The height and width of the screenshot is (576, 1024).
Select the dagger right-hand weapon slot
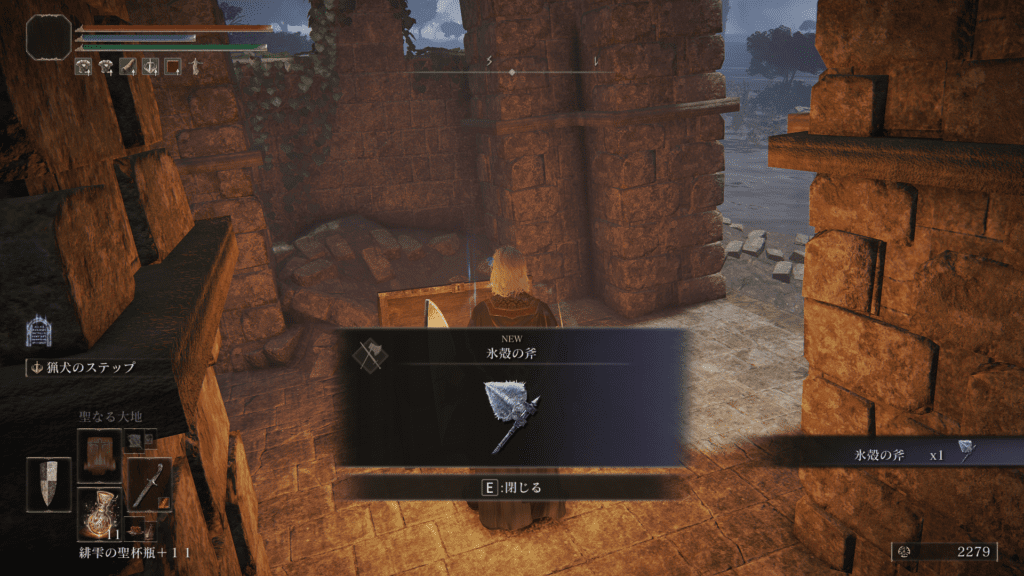pyautogui.click(x=148, y=484)
